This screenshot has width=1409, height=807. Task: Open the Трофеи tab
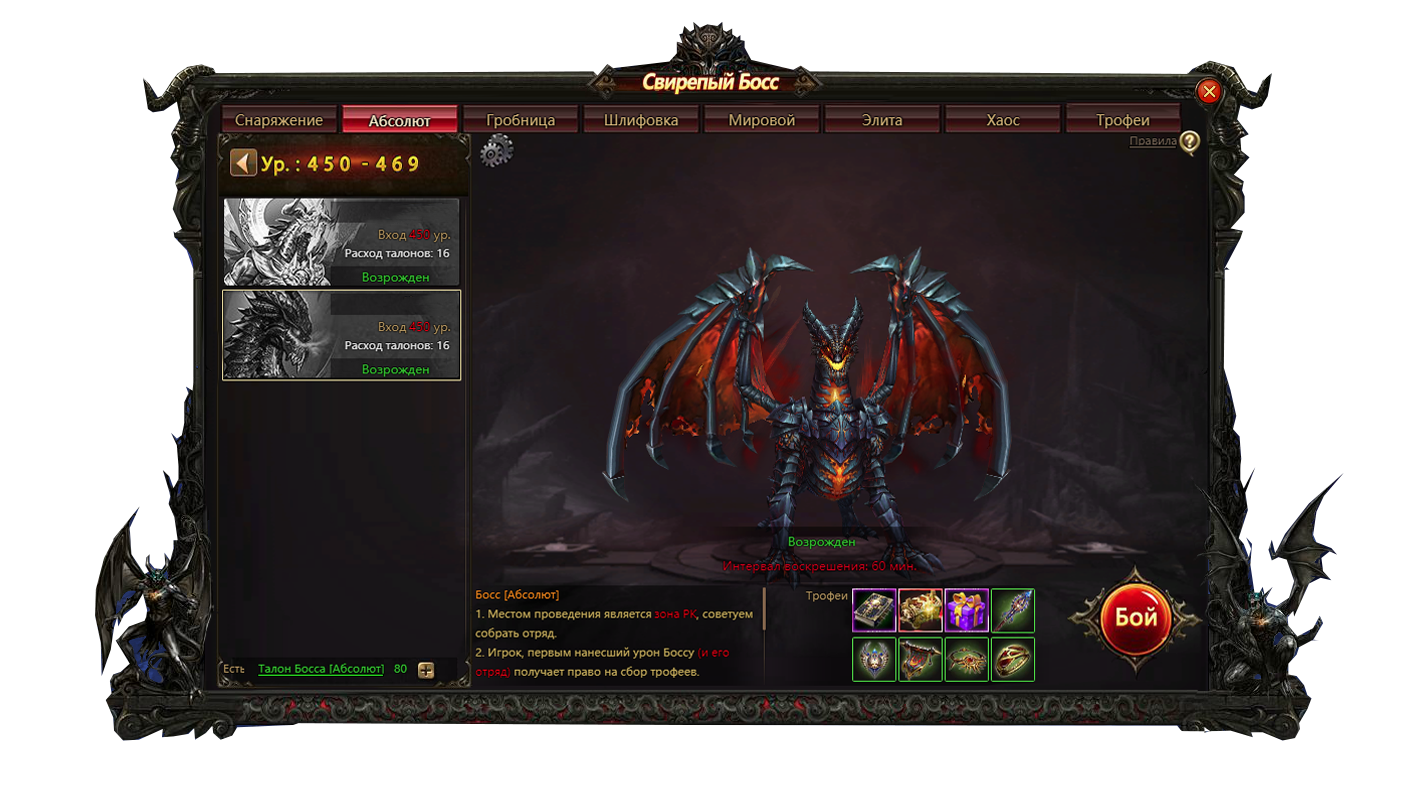point(1123,120)
